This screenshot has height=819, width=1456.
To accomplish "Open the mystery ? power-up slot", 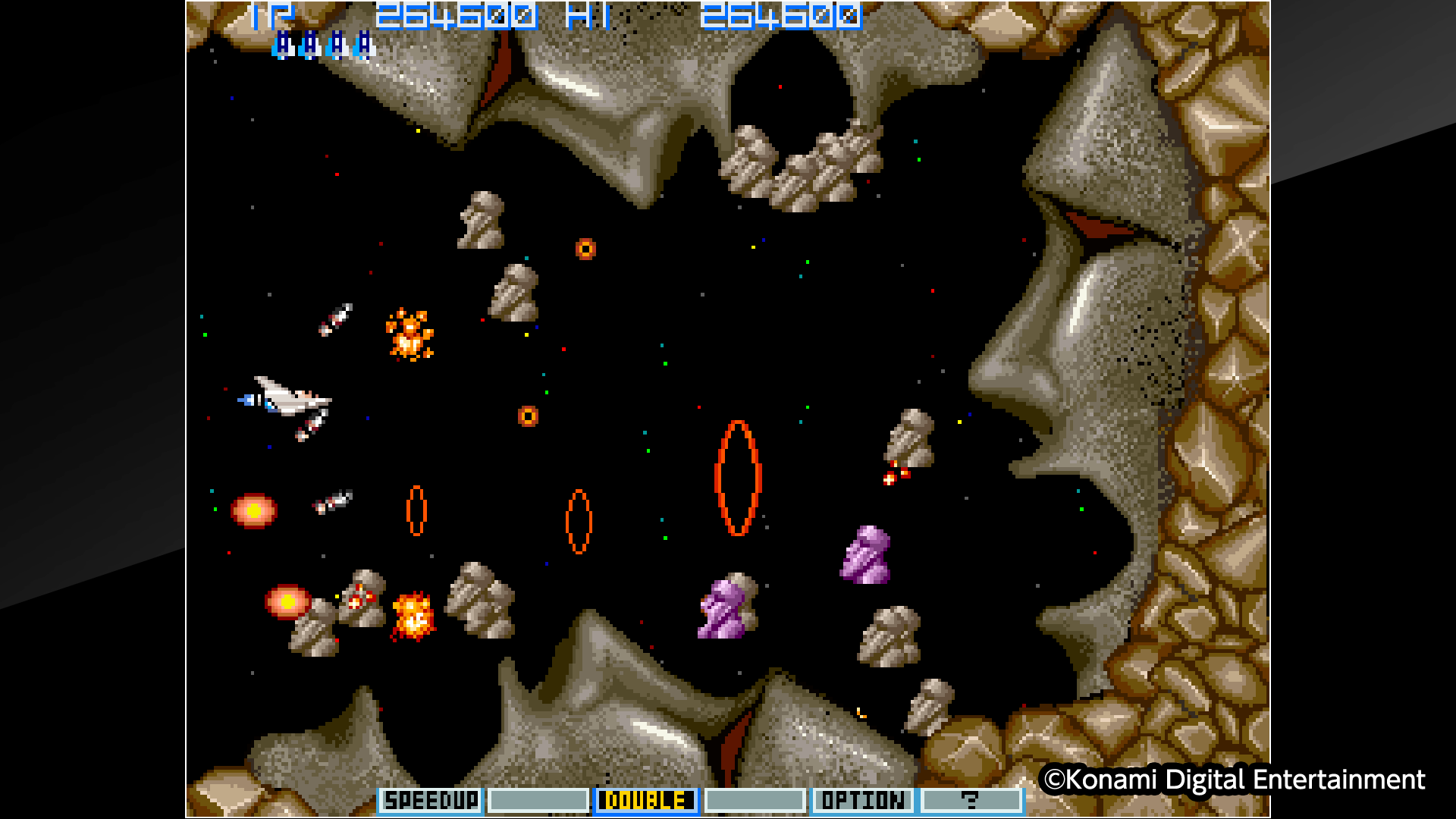I will point(972,800).
